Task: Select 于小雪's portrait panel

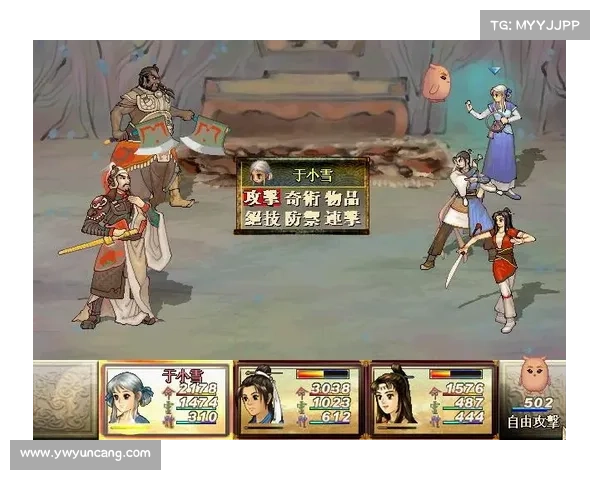Action: tap(165, 400)
